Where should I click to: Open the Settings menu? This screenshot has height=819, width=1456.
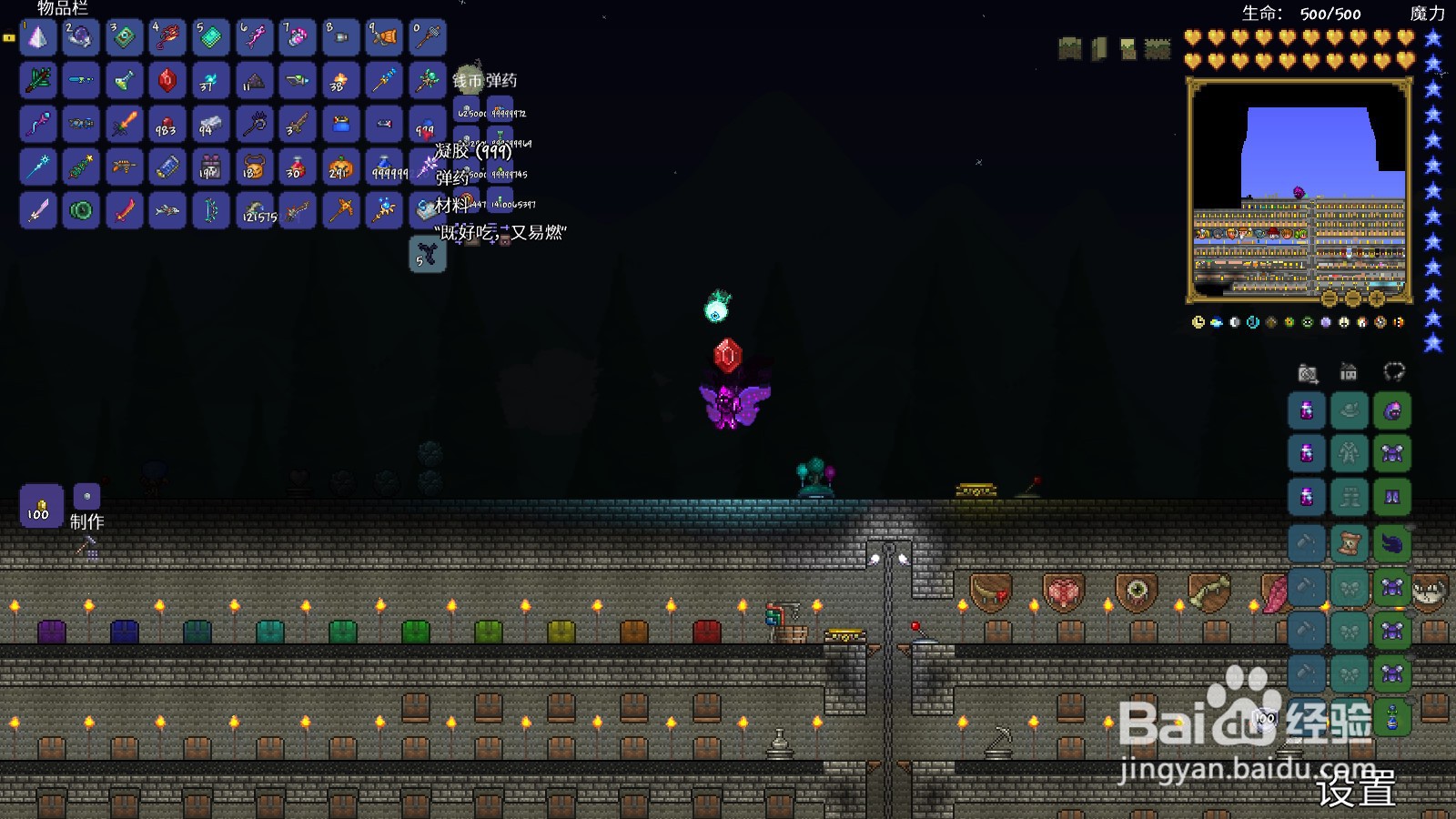coord(1356,788)
